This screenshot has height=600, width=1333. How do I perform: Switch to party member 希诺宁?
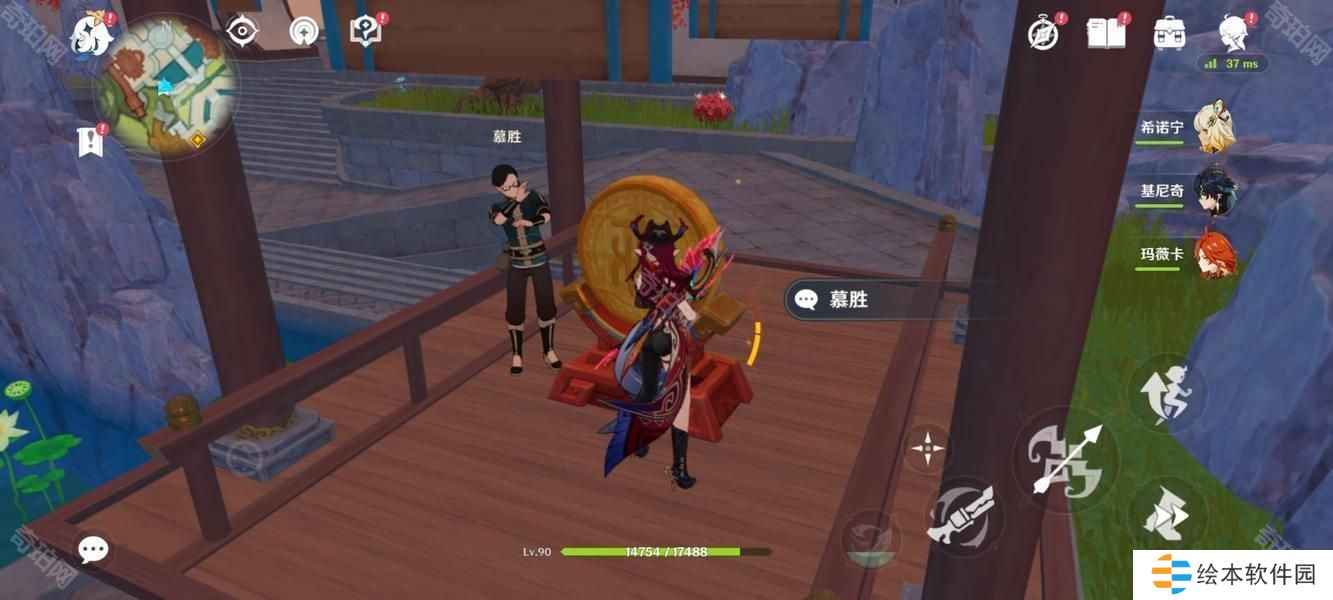pos(1214,128)
